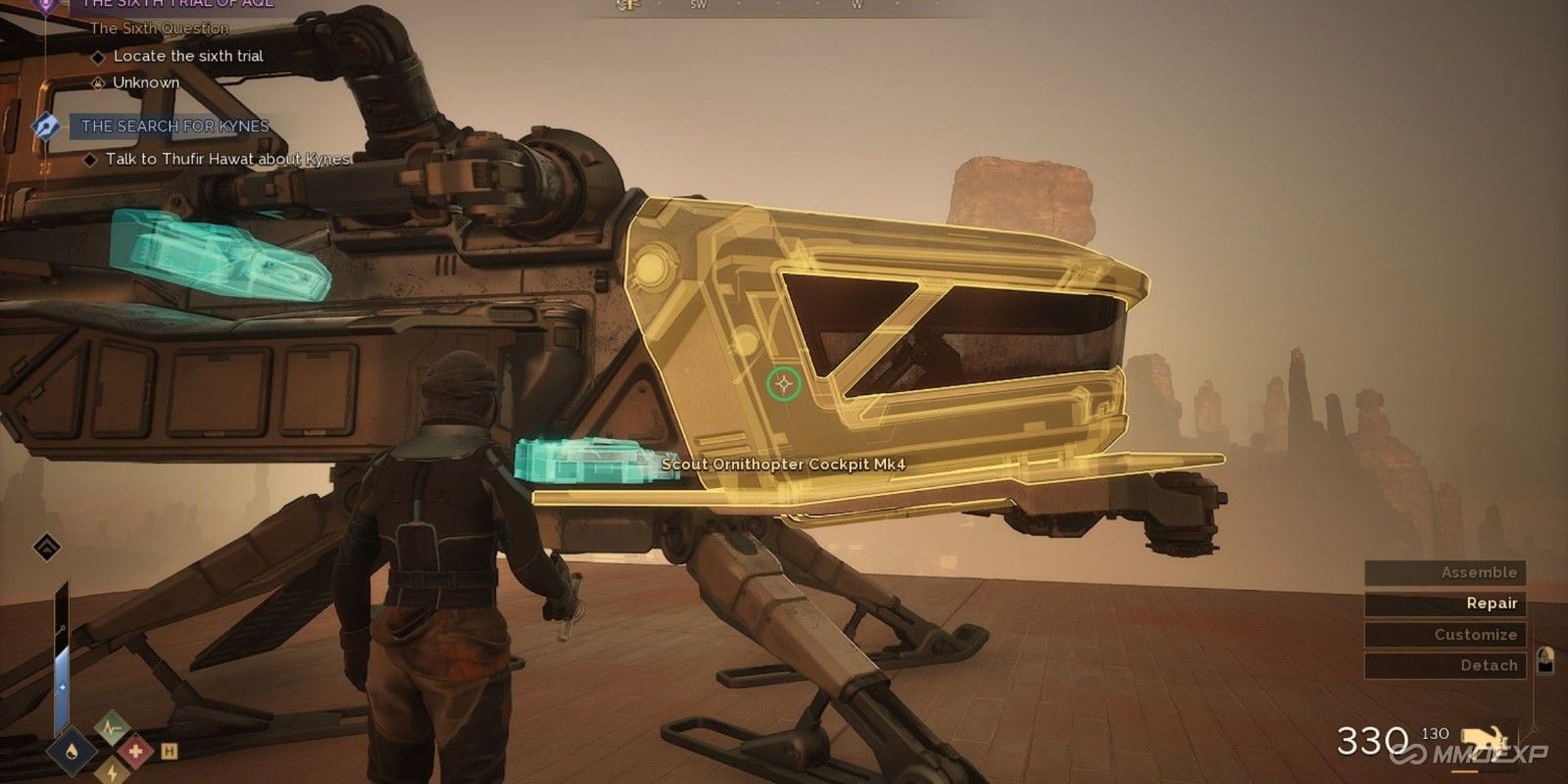
Task: Expand THE SEARCH FOR KYNES quest entry
Action: pyautogui.click(x=174, y=125)
